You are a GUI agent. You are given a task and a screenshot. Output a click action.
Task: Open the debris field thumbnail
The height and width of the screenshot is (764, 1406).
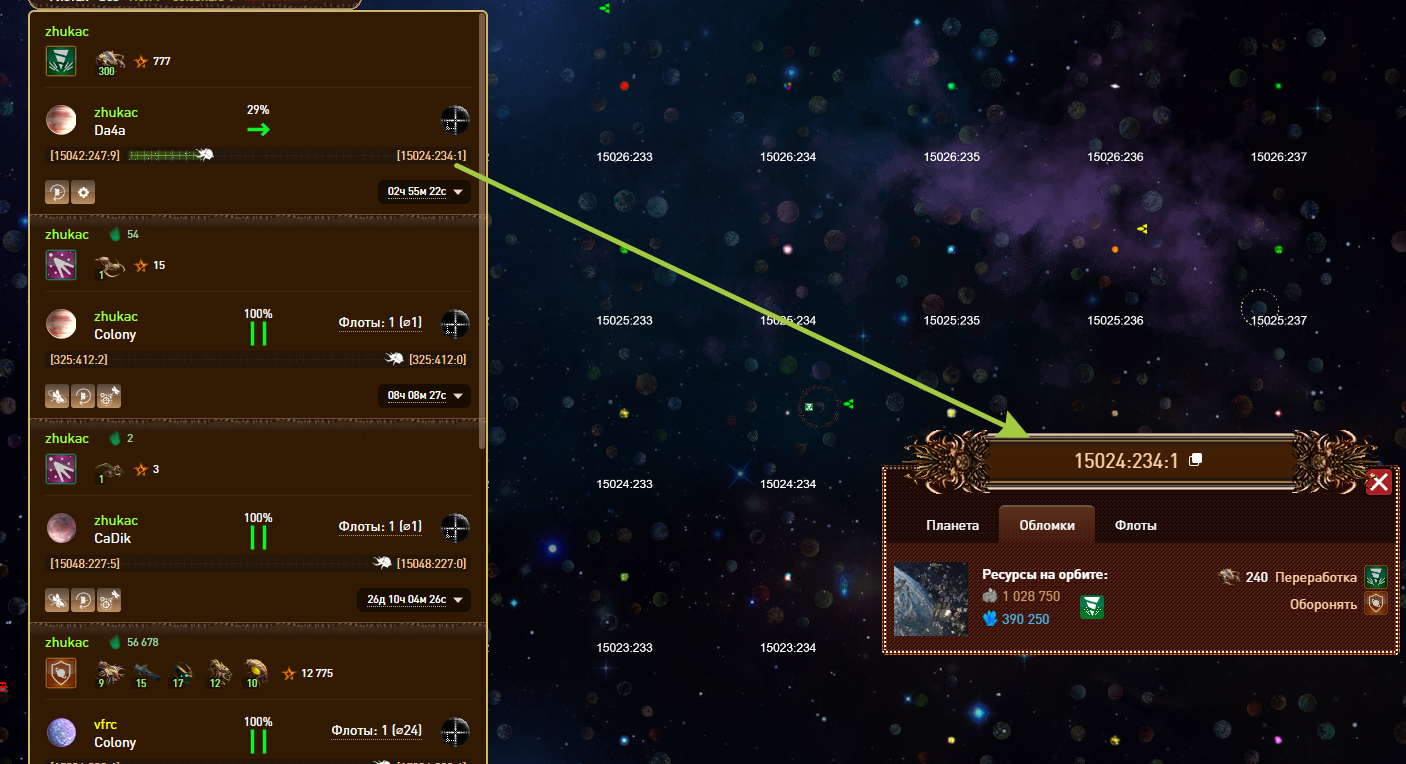coord(930,599)
